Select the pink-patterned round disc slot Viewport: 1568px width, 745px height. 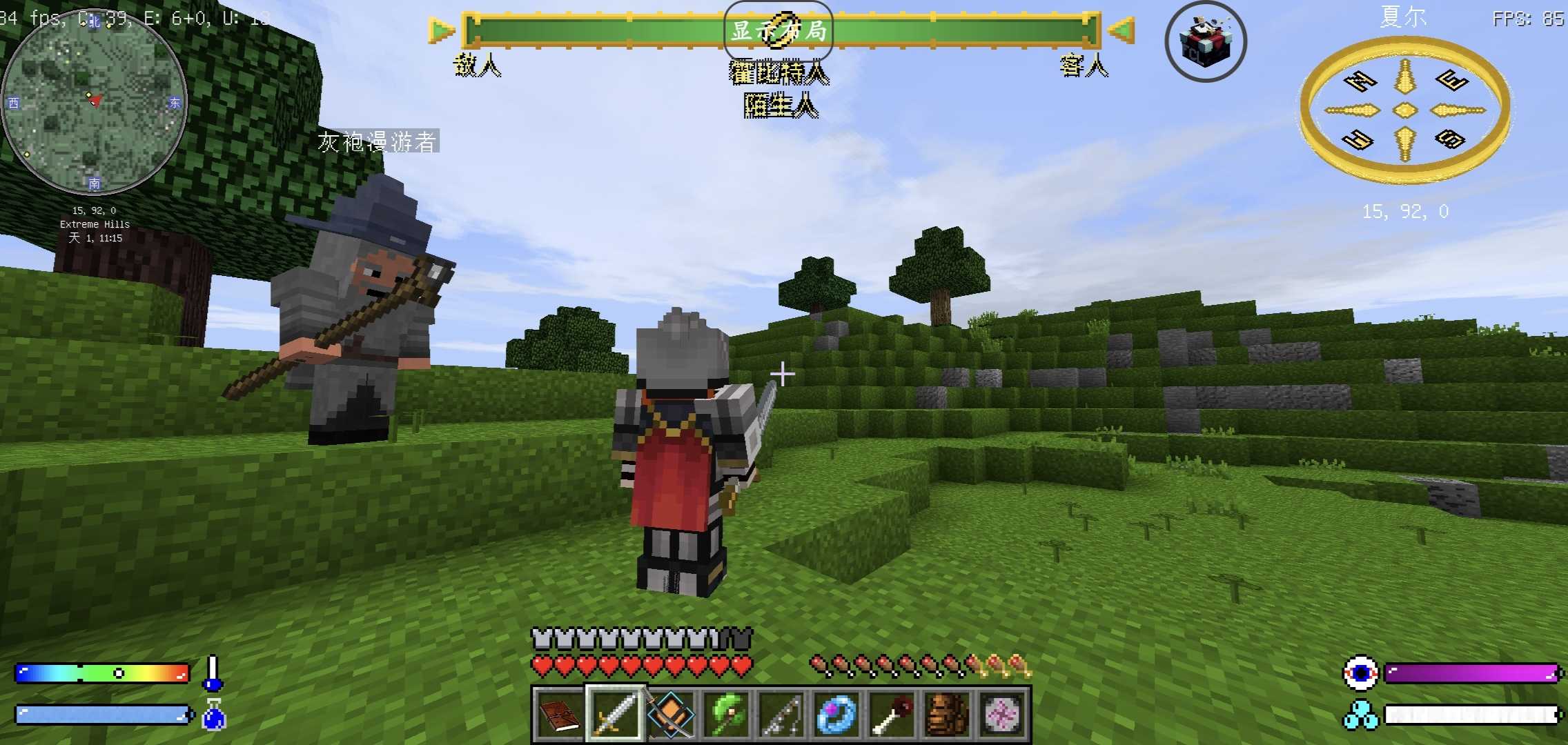pos(1002,714)
